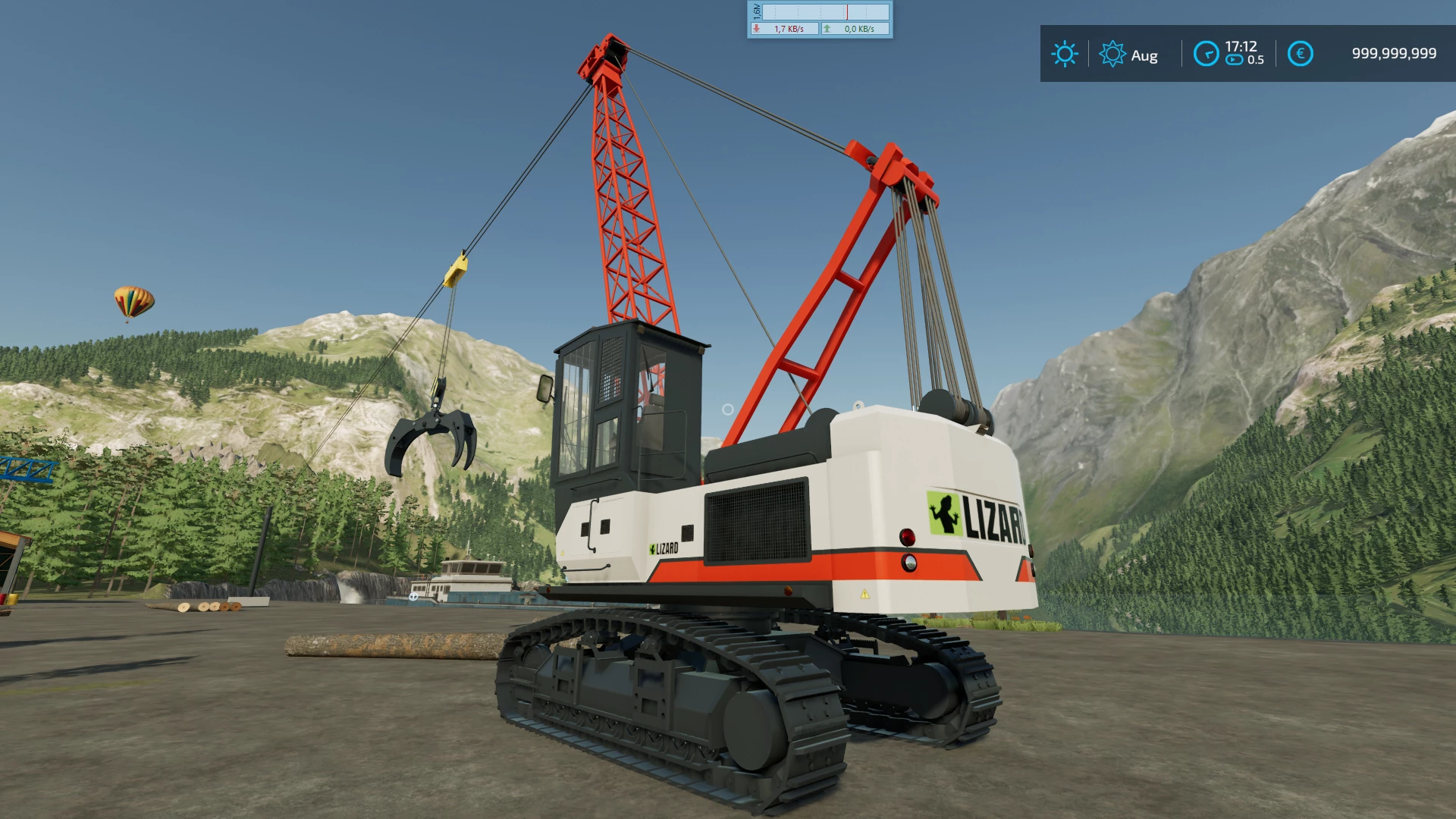Click the Euro coin currency icon
Image resolution: width=1456 pixels, height=819 pixels.
point(1300,55)
